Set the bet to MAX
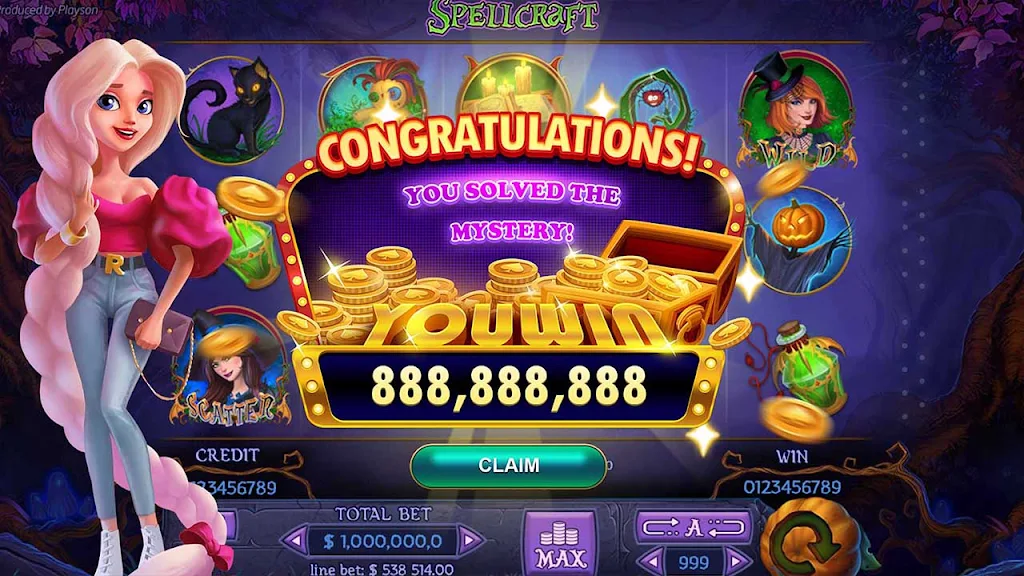Screen dimensions: 1024x576 point(560,545)
